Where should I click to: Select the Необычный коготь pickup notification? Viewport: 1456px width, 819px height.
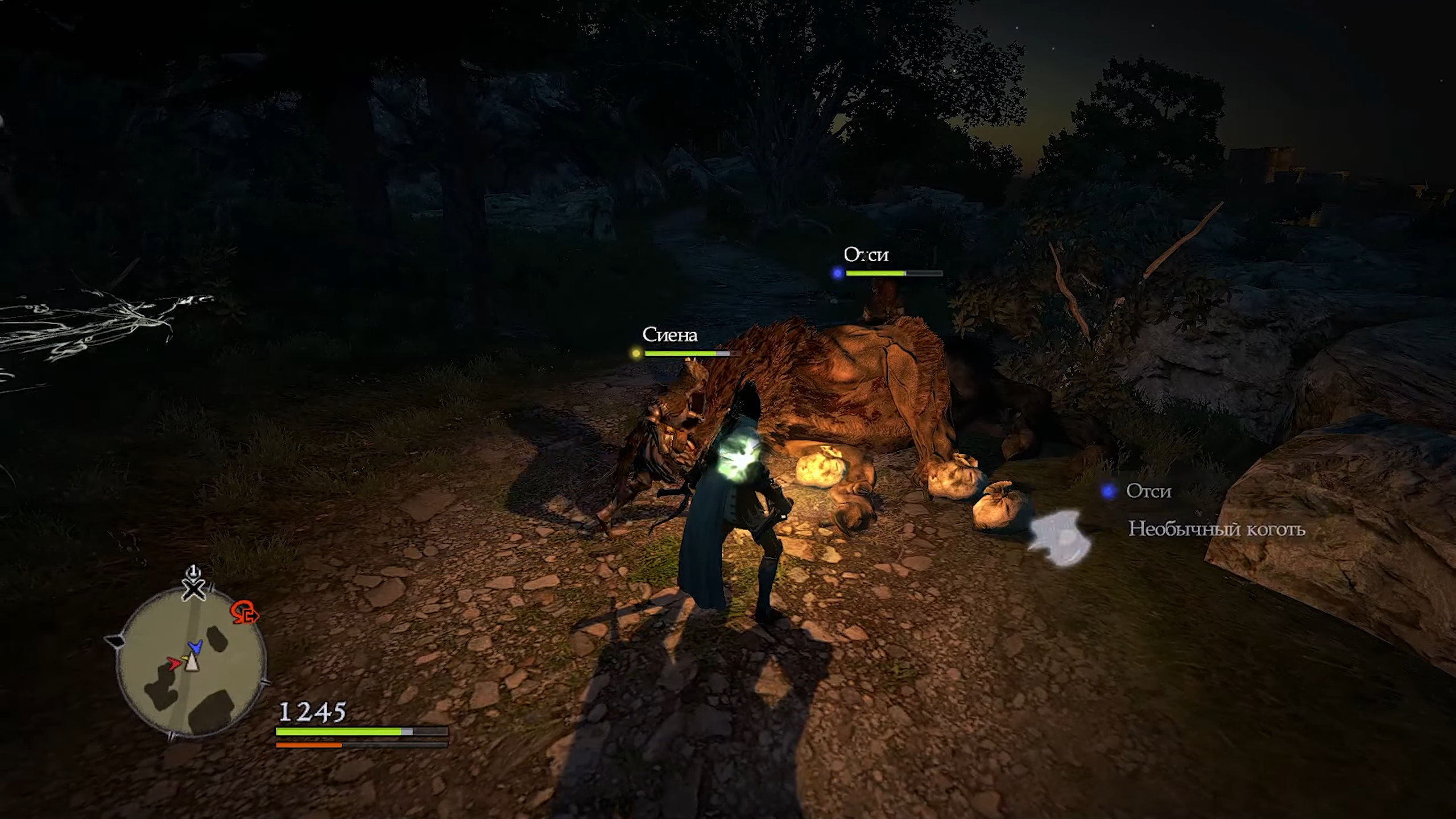click(1216, 530)
